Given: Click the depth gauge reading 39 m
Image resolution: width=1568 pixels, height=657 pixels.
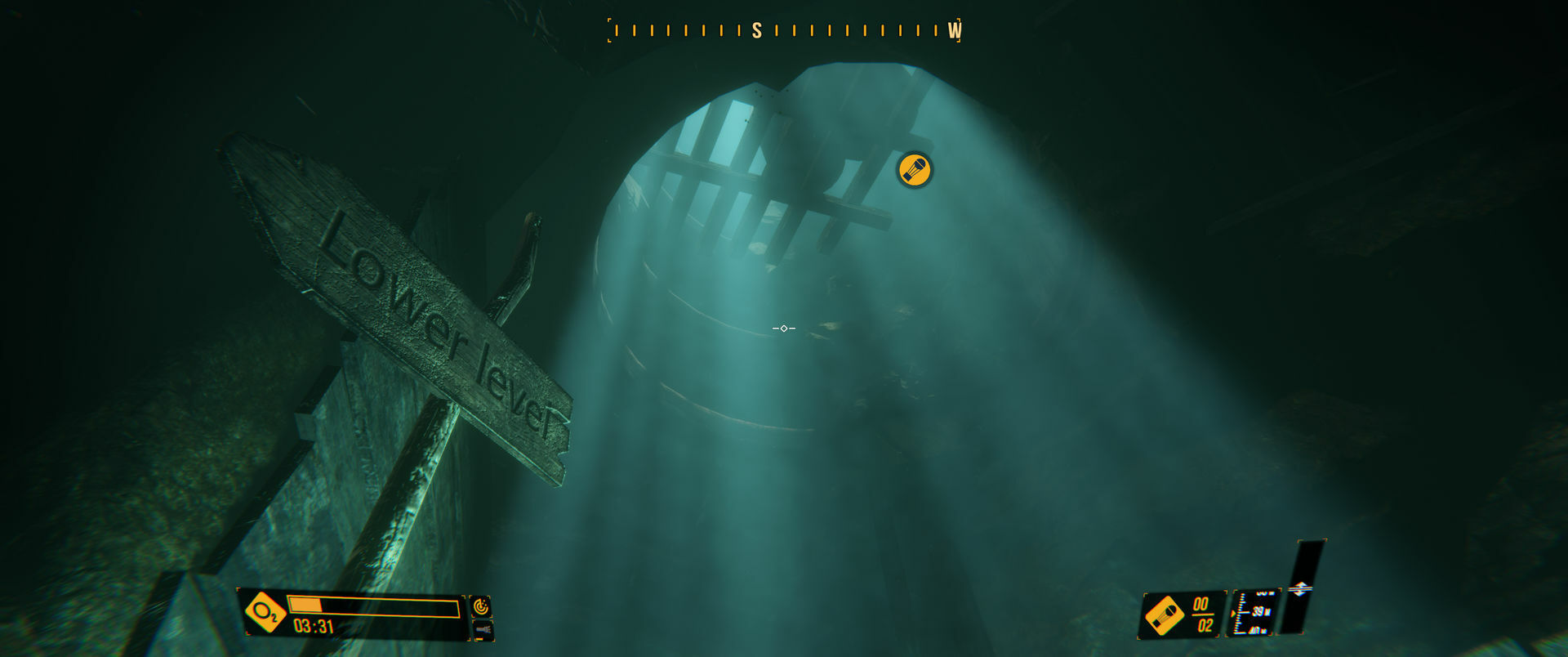Looking at the screenshot, I should (x=1260, y=611).
